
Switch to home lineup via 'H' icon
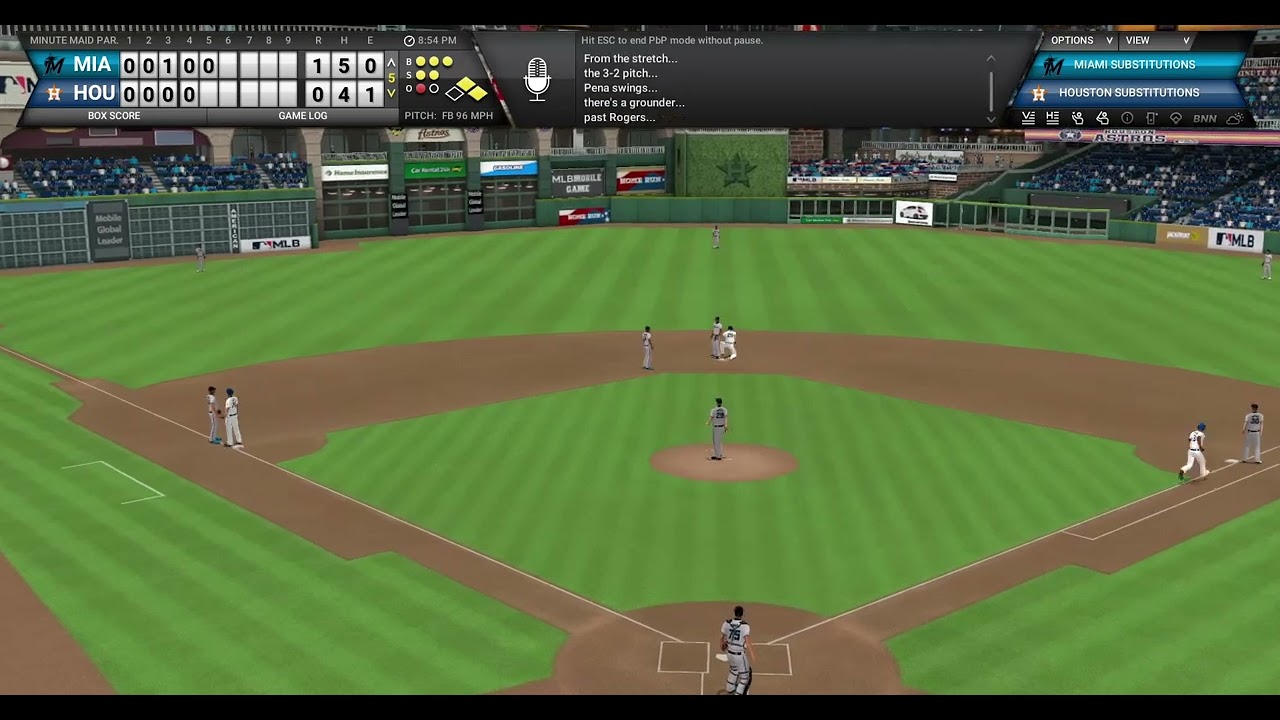tap(1051, 117)
